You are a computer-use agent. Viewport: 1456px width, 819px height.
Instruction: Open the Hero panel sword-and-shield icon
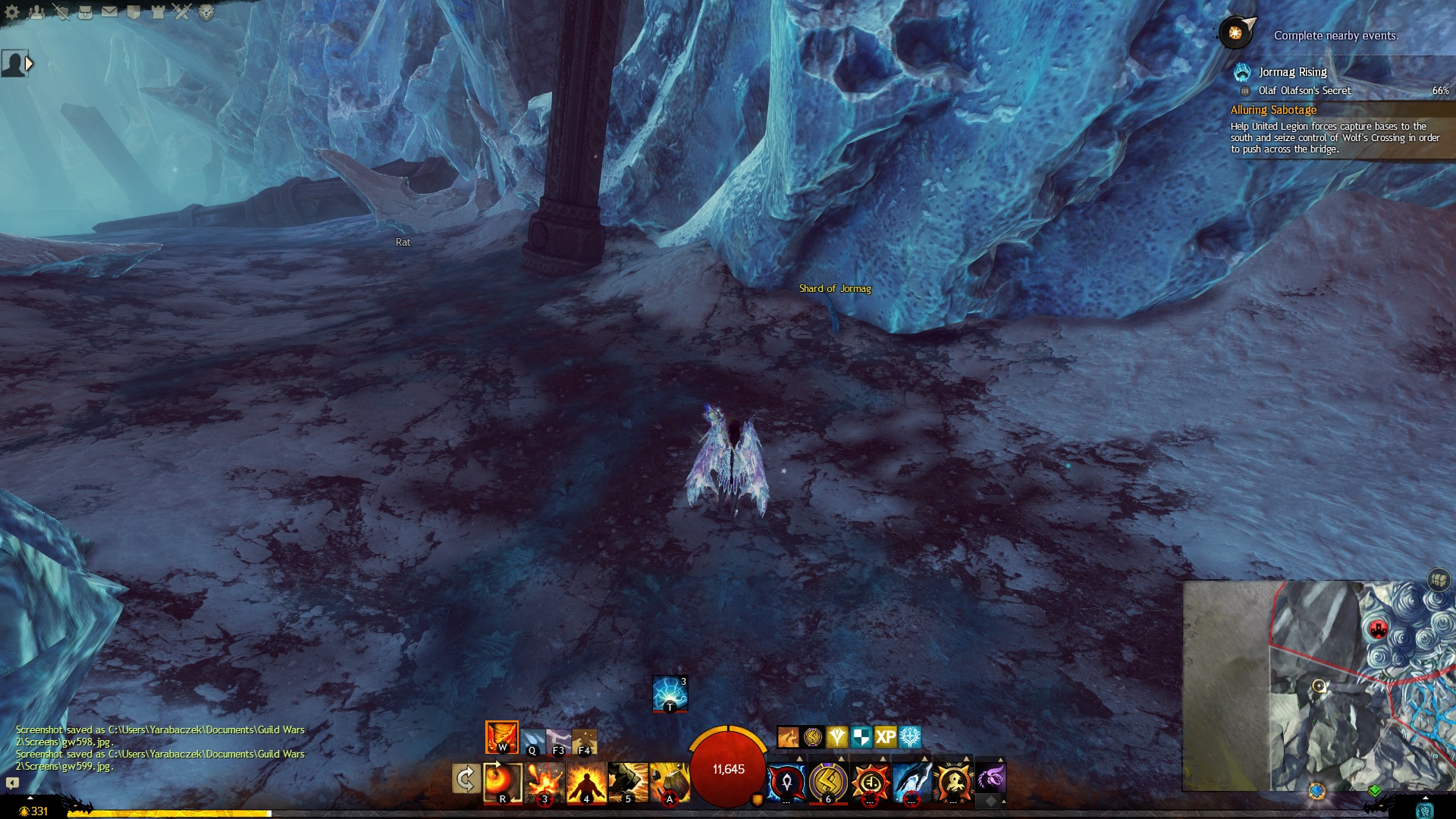(x=61, y=11)
